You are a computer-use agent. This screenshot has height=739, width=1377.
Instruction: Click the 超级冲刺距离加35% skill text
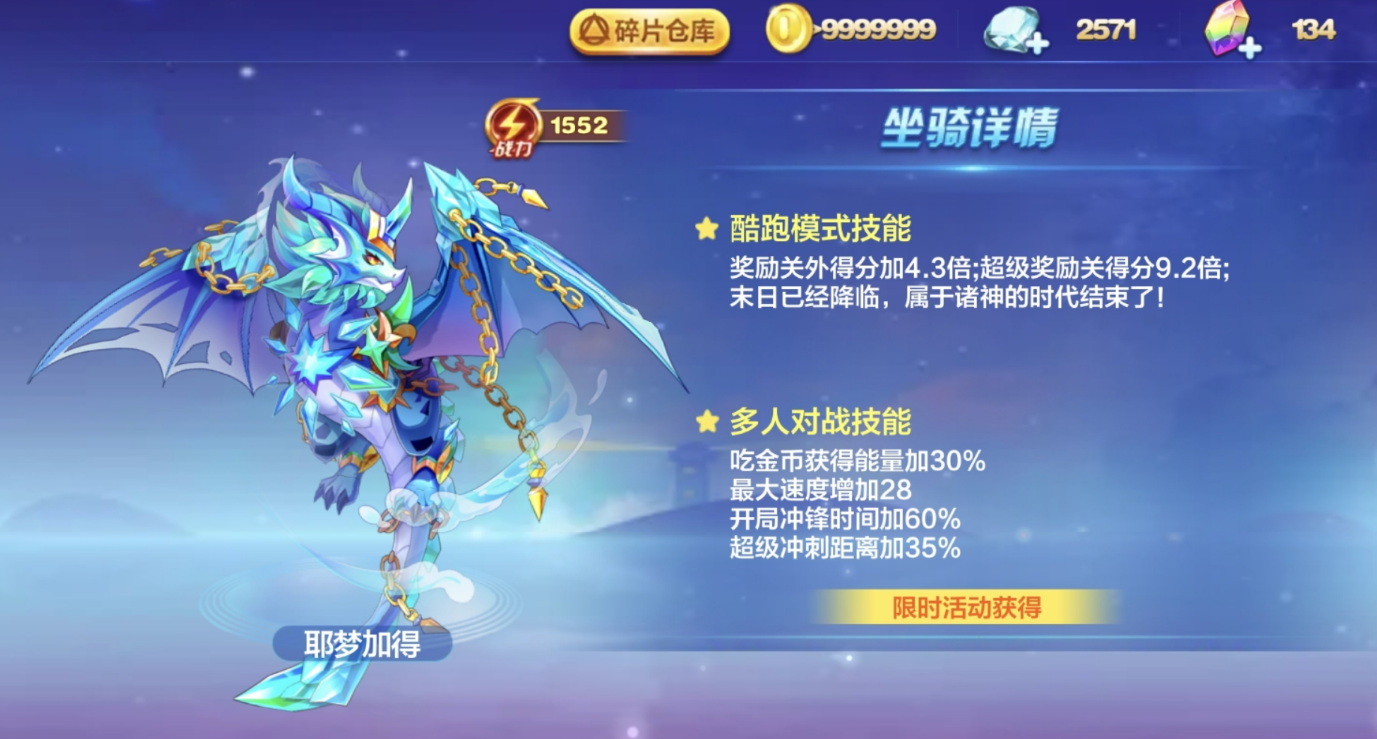point(845,547)
